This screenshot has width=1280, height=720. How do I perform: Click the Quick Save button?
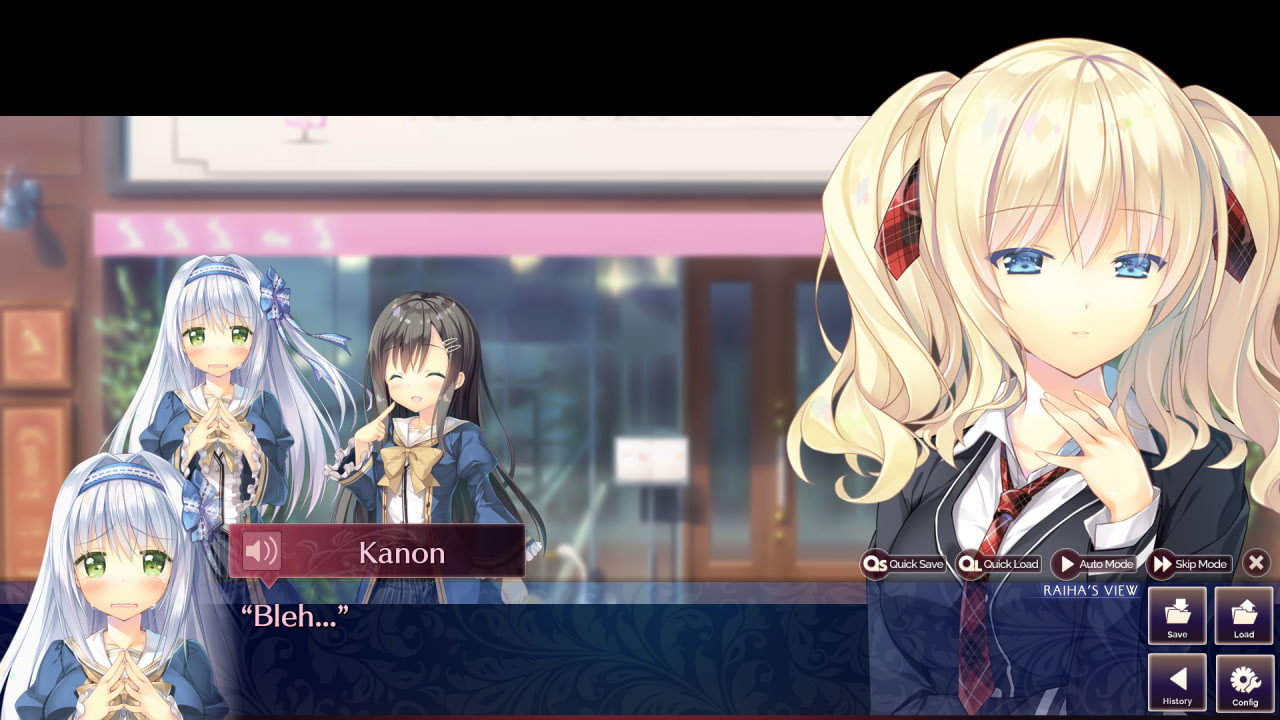coord(904,564)
